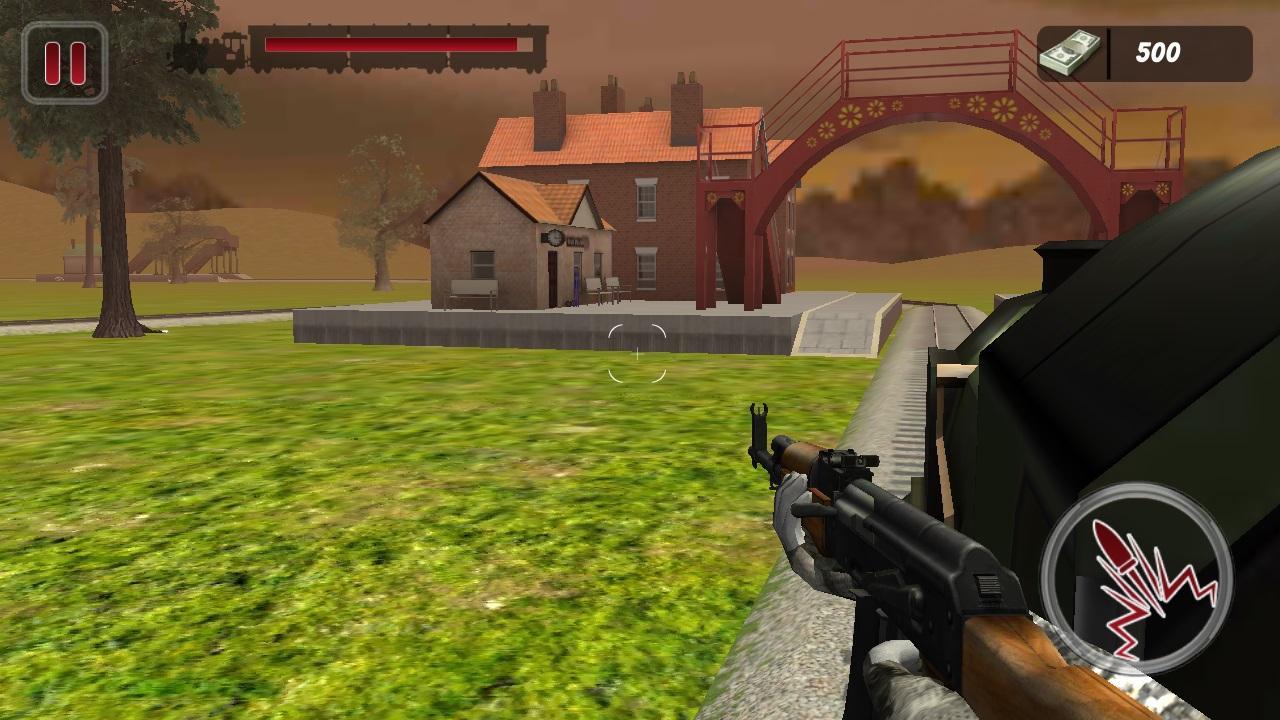Tap the crosshair reticle at screen center
This screenshot has height=720, width=1280.
pos(636,352)
